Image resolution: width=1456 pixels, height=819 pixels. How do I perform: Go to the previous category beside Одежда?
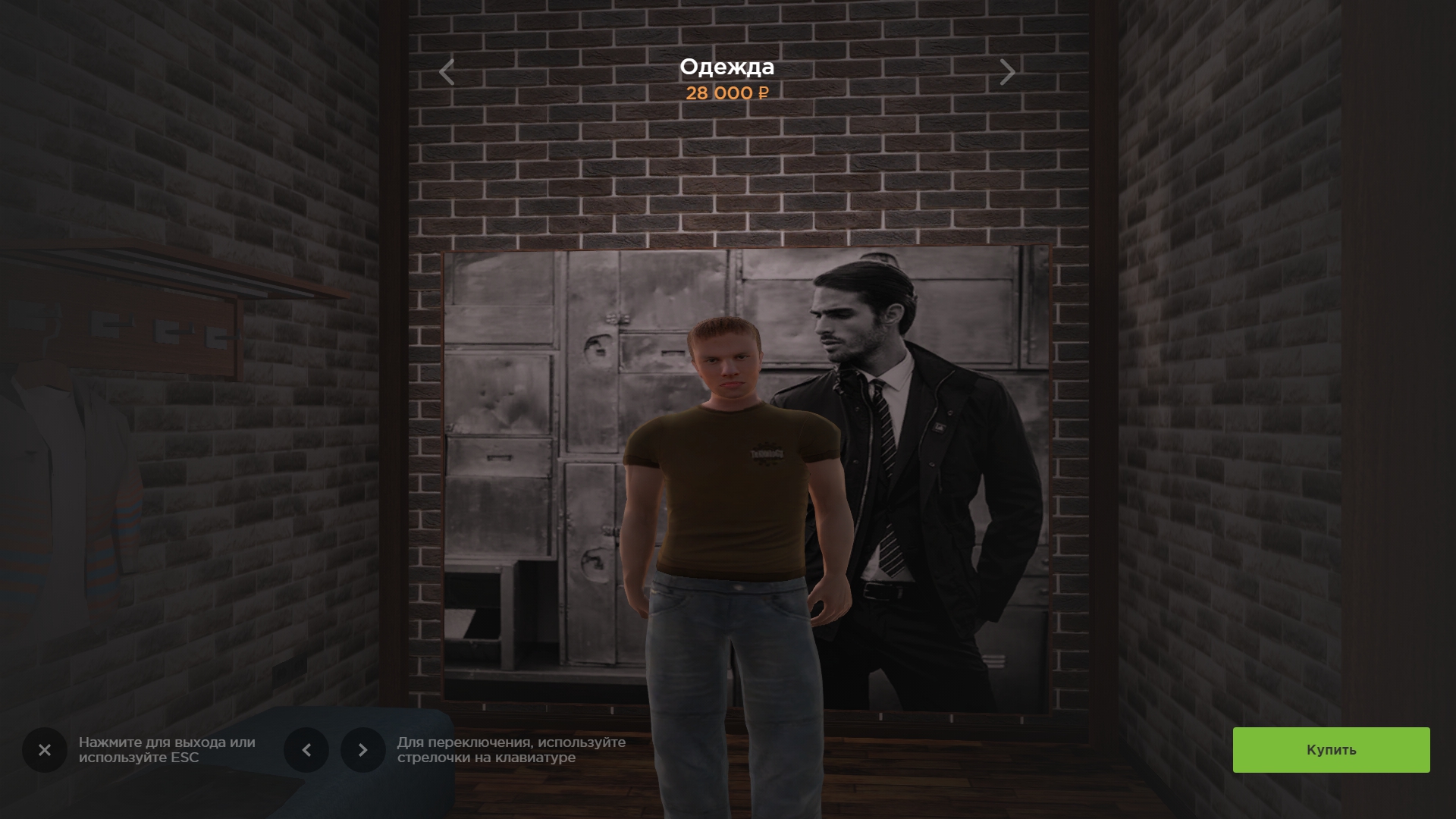pyautogui.click(x=447, y=72)
